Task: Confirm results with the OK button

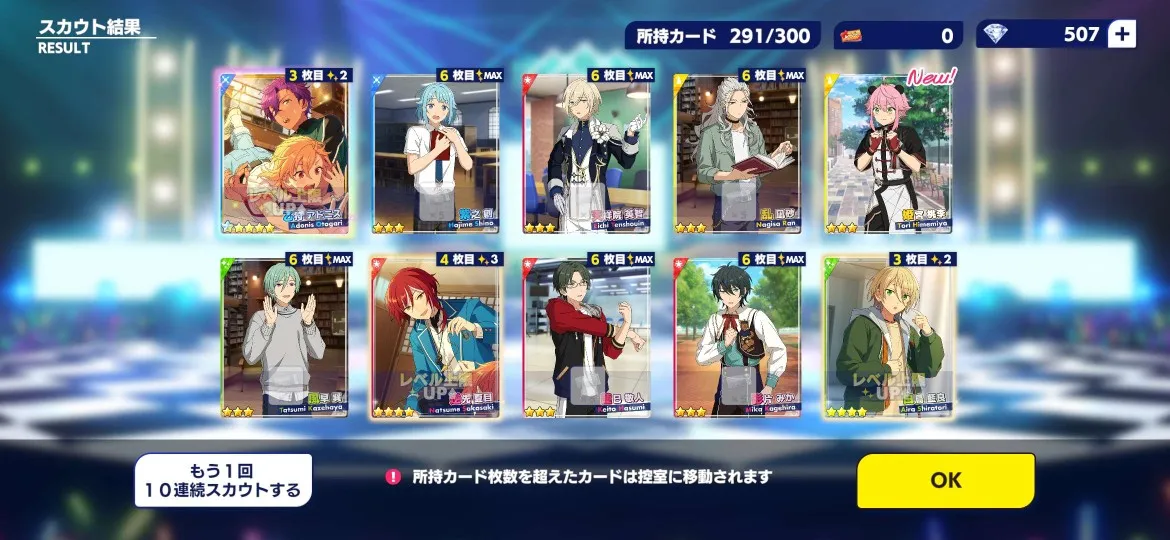Action: coord(945,480)
